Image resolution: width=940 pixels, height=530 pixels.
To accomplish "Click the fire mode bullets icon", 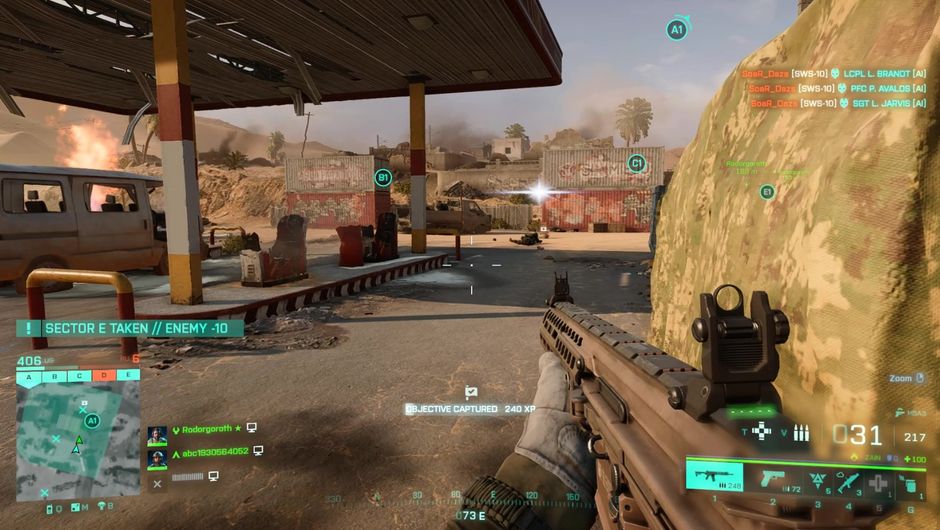I will click(801, 433).
